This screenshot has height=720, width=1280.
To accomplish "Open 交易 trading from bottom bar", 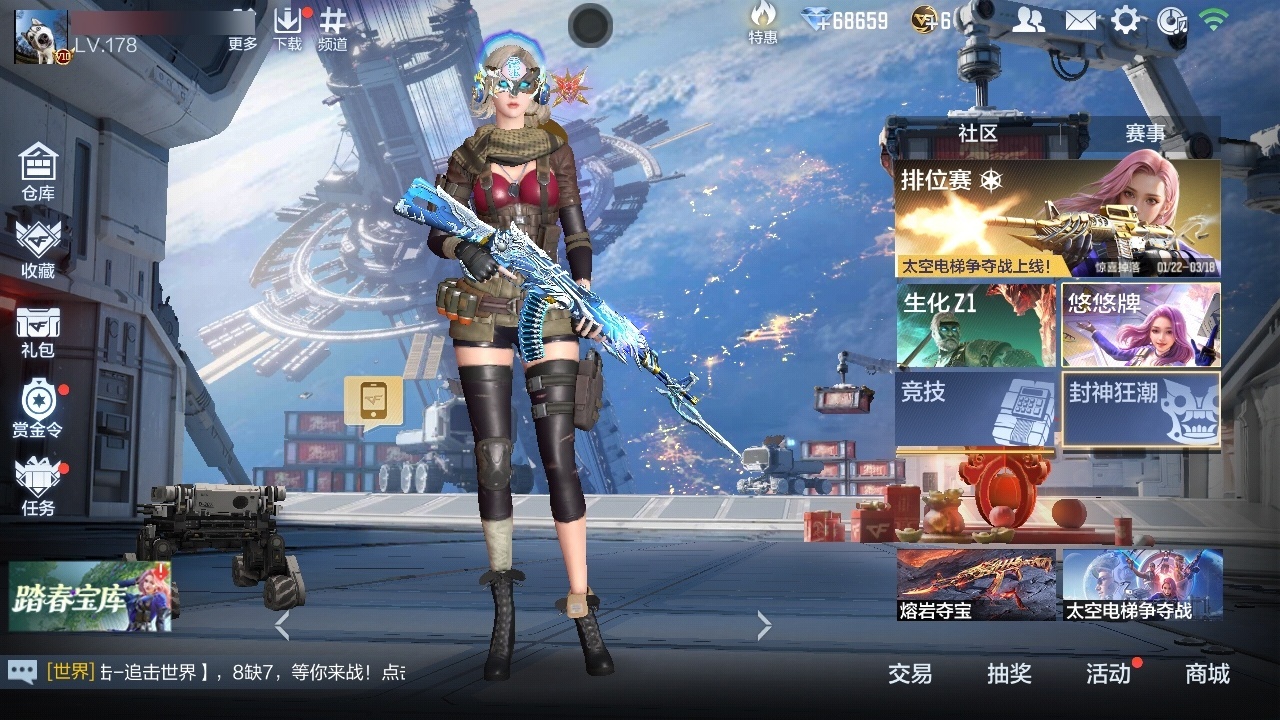I will coord(908,675).
